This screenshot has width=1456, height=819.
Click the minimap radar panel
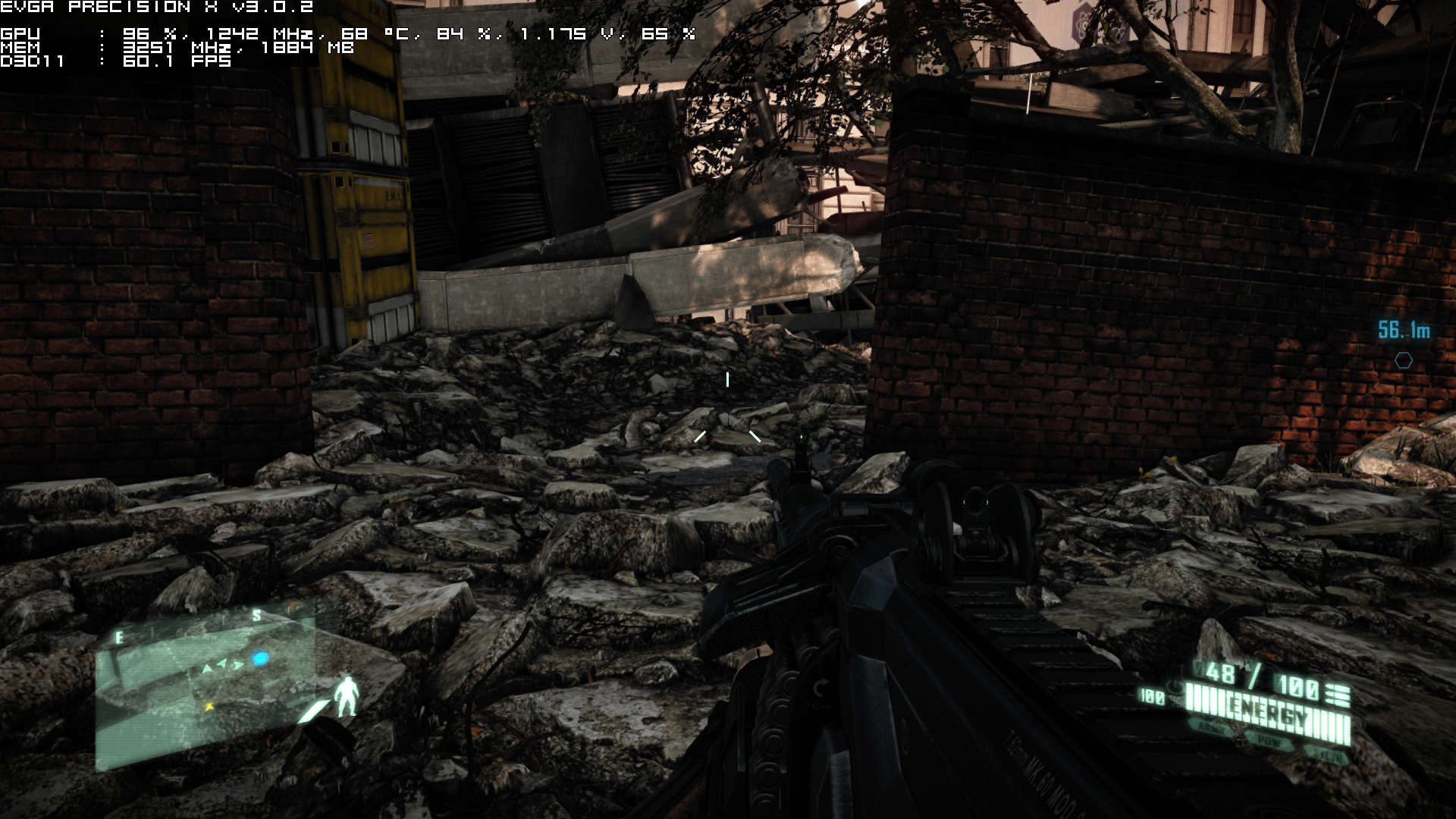(205, 690)
